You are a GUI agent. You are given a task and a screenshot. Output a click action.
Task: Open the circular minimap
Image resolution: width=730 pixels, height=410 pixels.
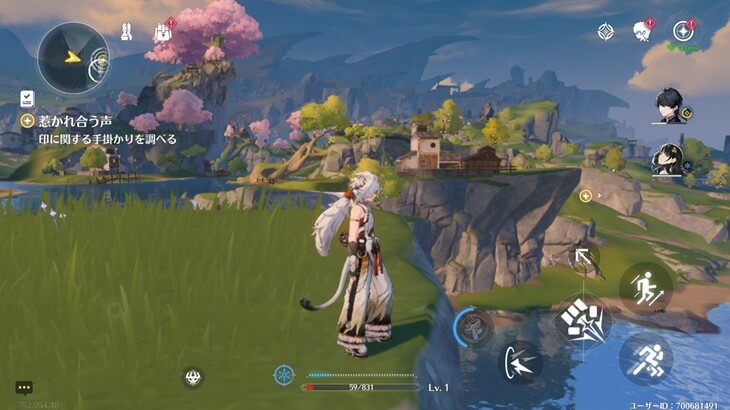point(73,57)
